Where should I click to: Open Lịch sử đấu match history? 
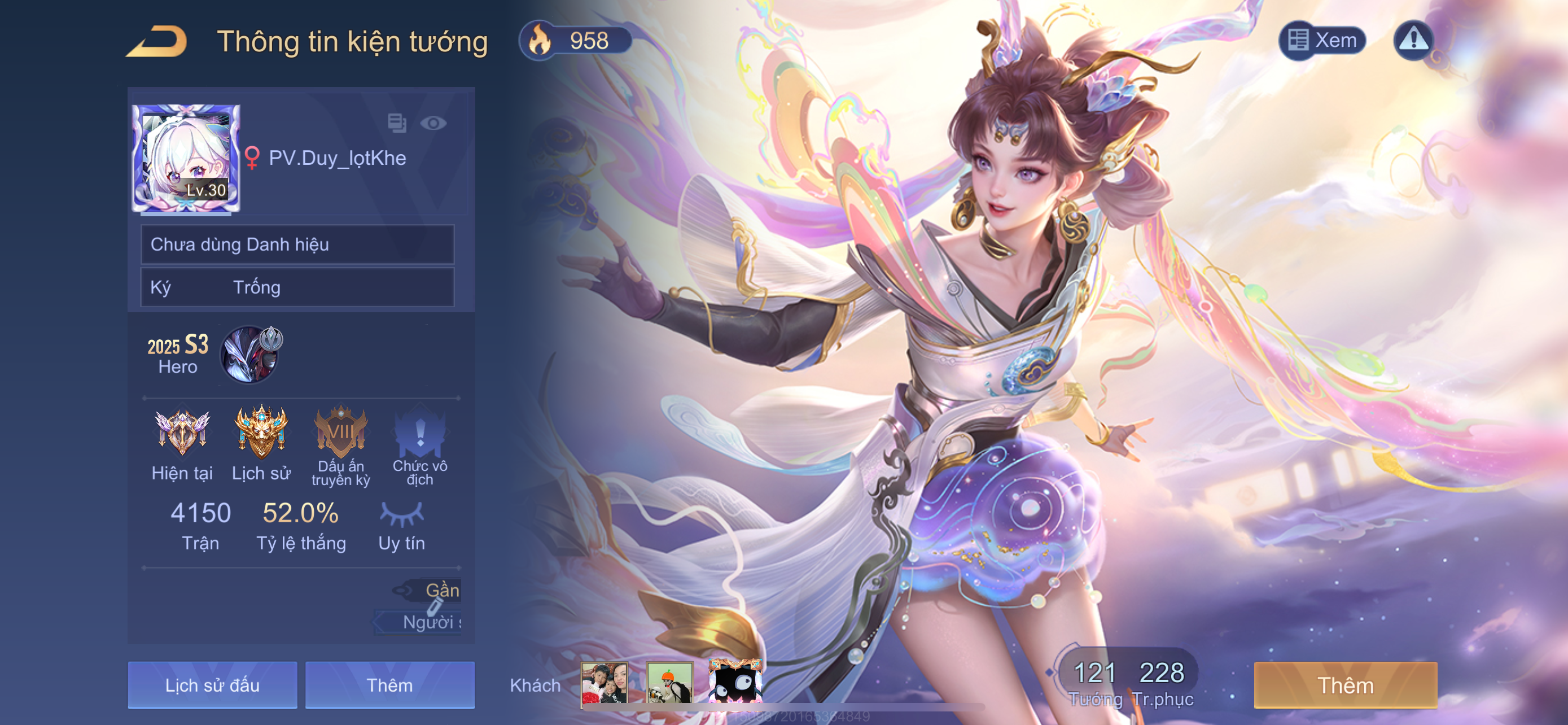click(212, 685)
